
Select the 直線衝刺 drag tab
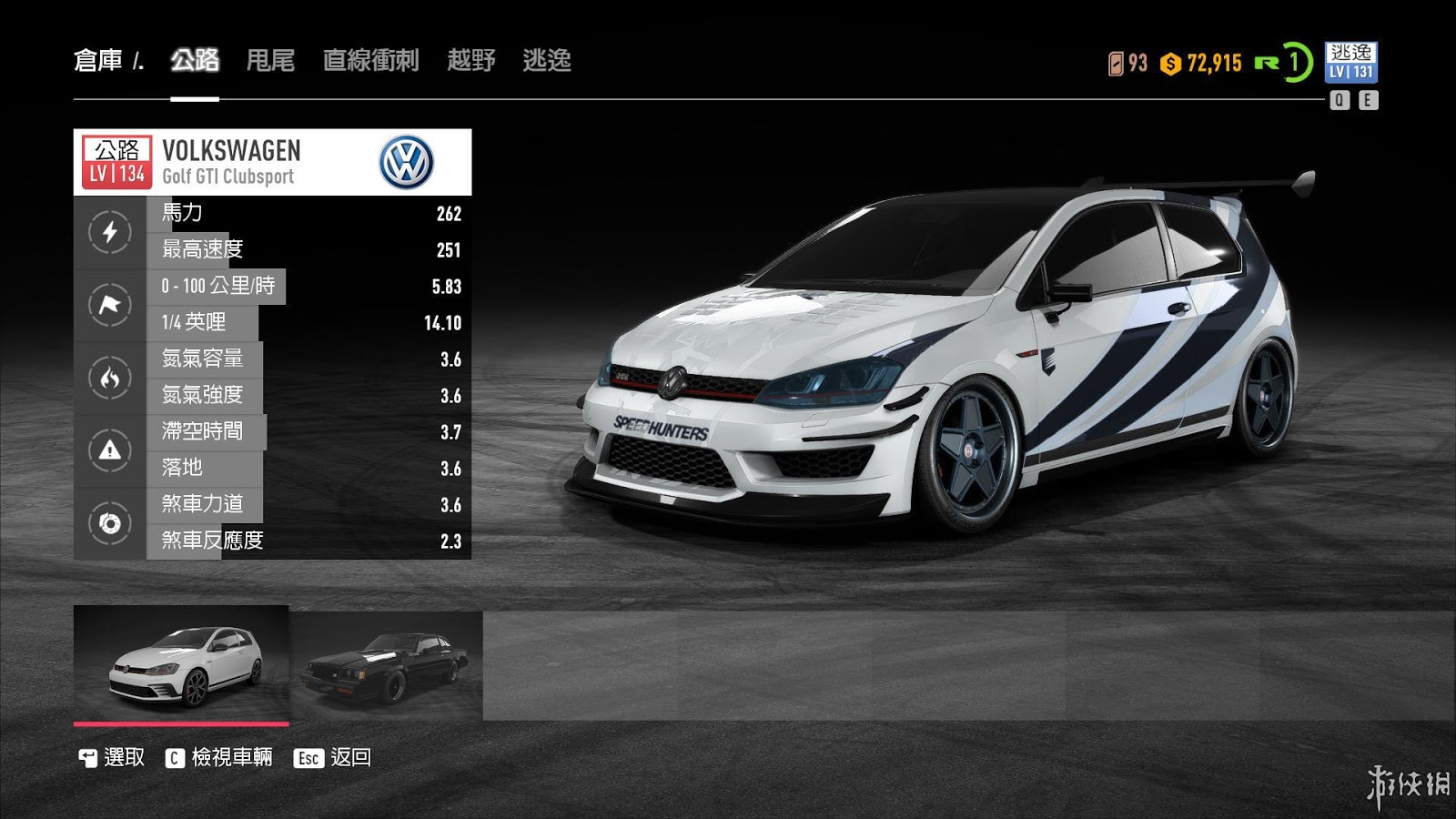pos(370,60)
